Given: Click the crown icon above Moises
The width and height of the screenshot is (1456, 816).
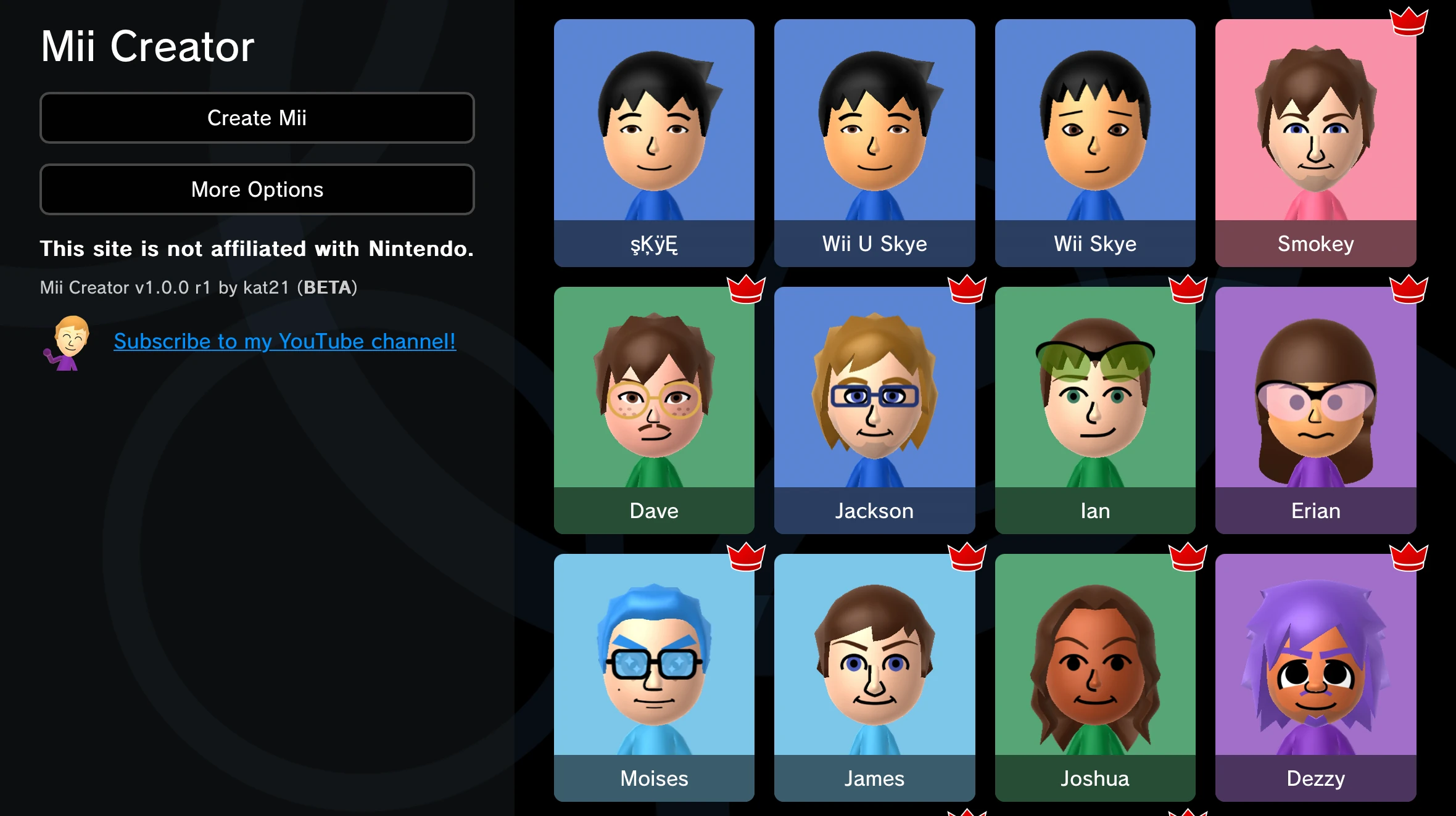Looking at the screenshot, I should coord(747,556).
